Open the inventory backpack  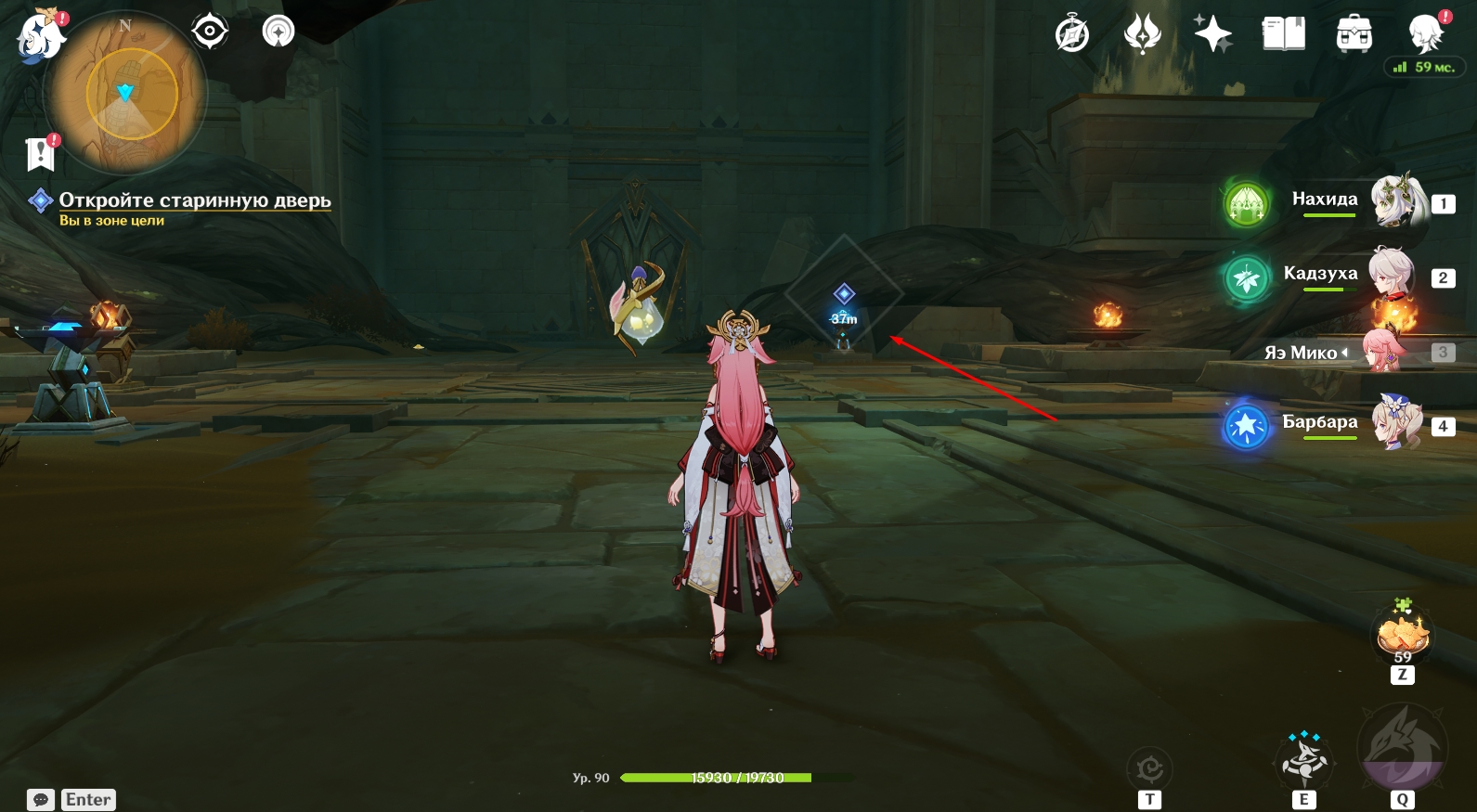tap(1354, 34)
